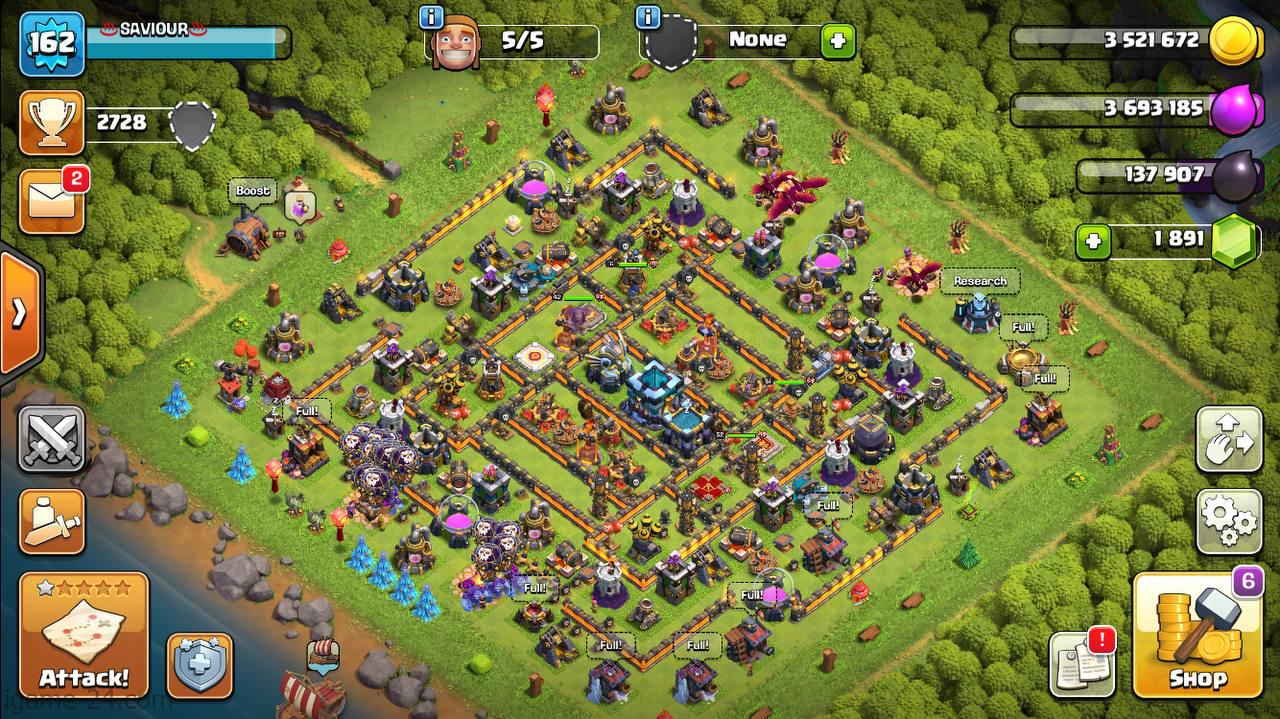Open the army training button
The height and width of the screenshot is (719, 1280).
tap(51, 520)
